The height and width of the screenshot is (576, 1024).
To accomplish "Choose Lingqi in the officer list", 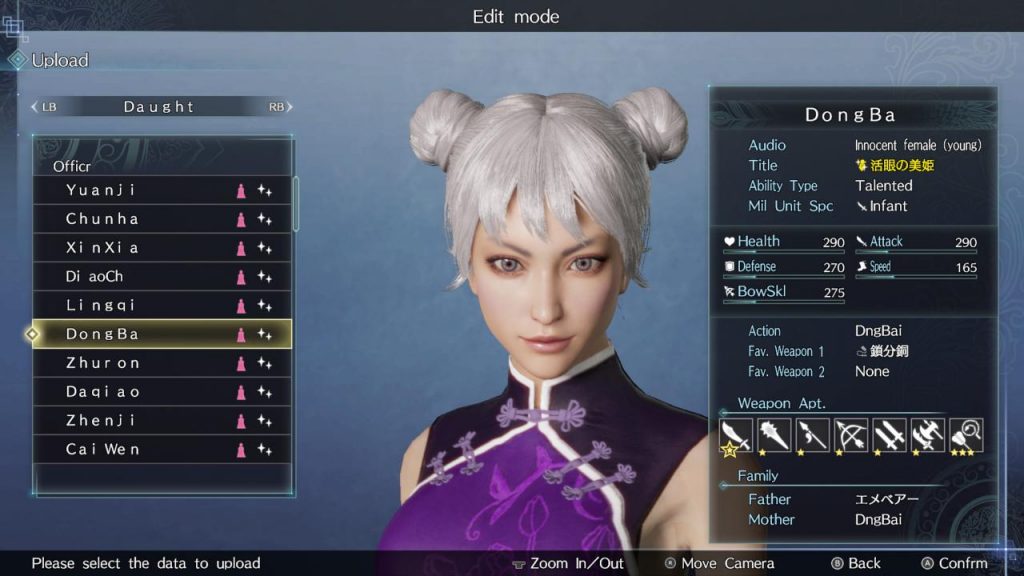I will click(x=162, y=305).
